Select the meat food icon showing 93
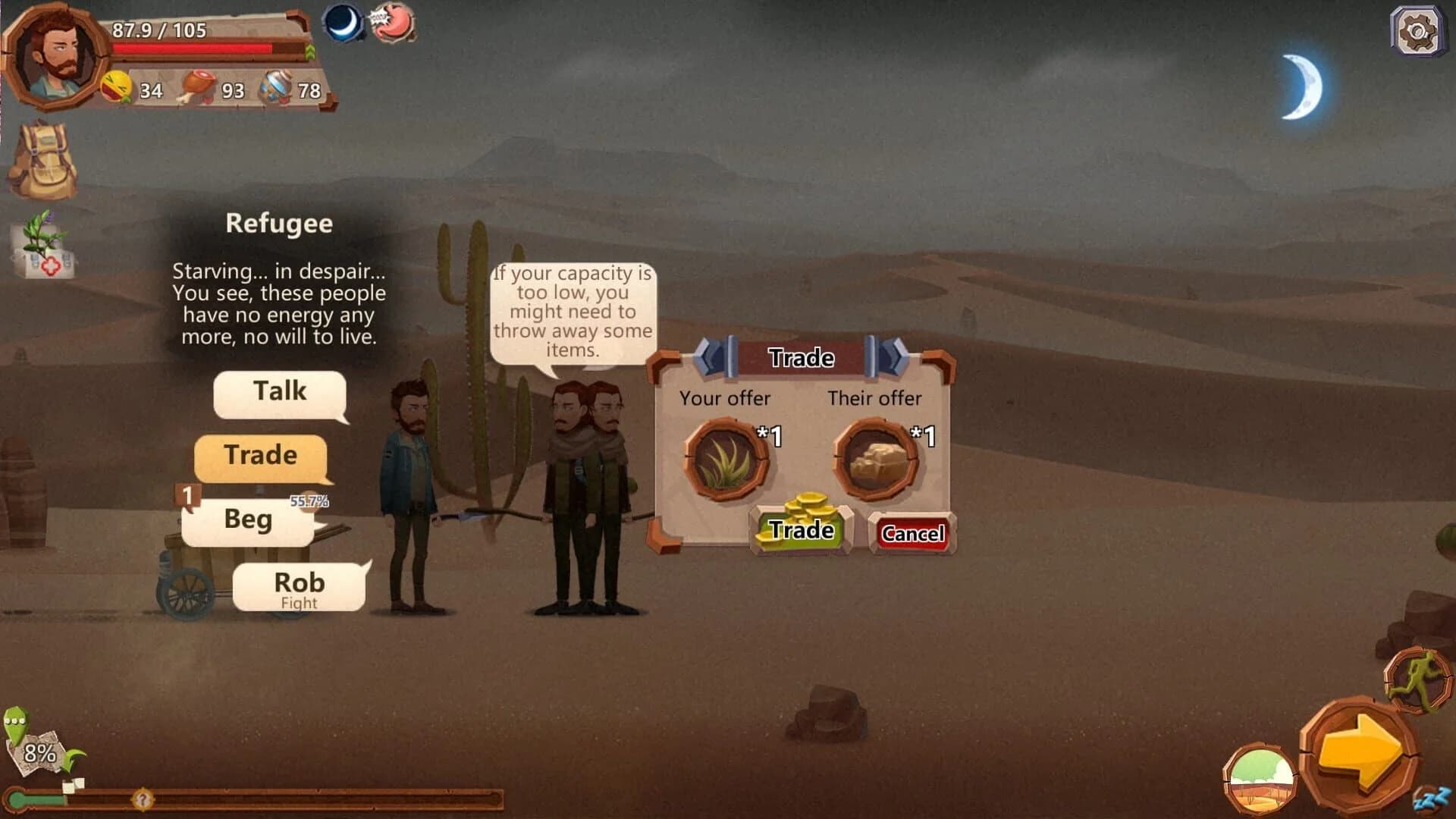Image resolution: width=1456 pixels, height=819 pixels. [197, 85]
